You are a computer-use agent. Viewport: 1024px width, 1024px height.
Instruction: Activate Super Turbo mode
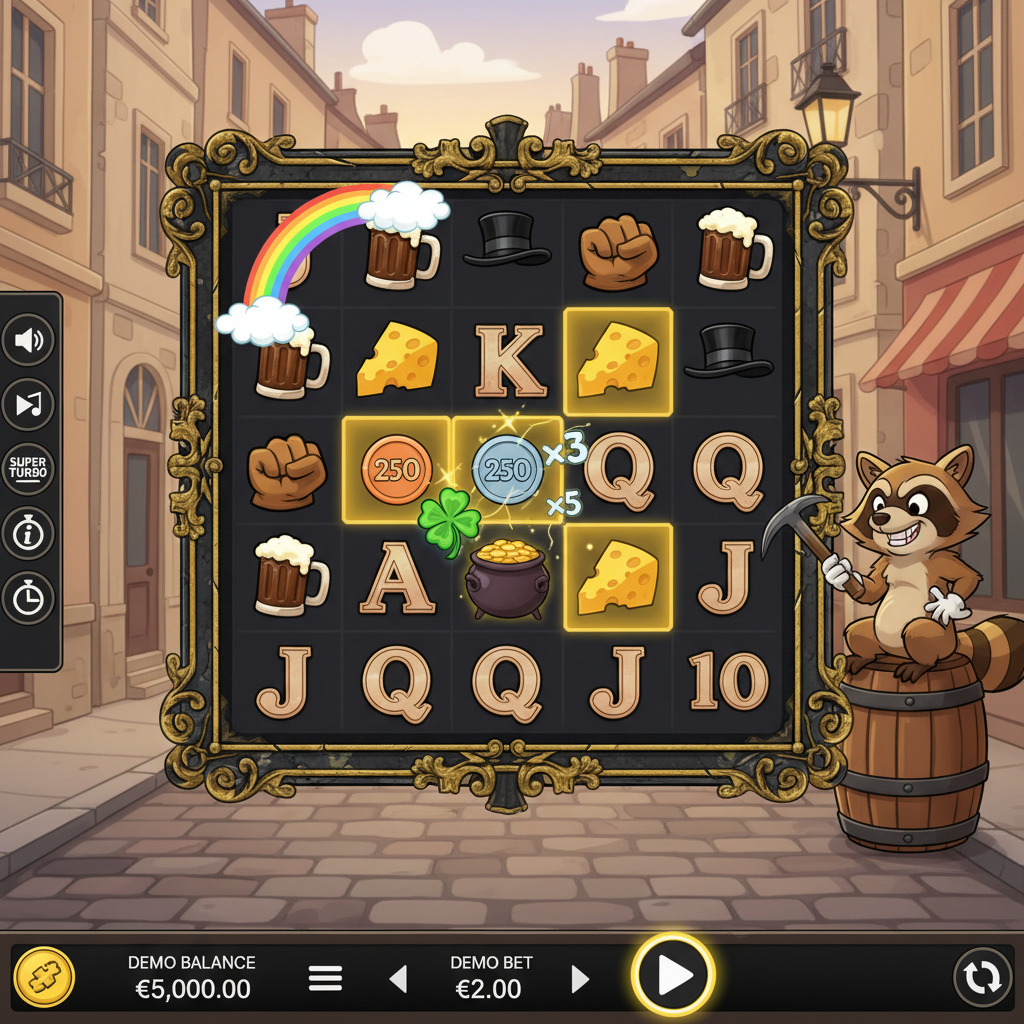pyautogui.click(x=28, y=469)
